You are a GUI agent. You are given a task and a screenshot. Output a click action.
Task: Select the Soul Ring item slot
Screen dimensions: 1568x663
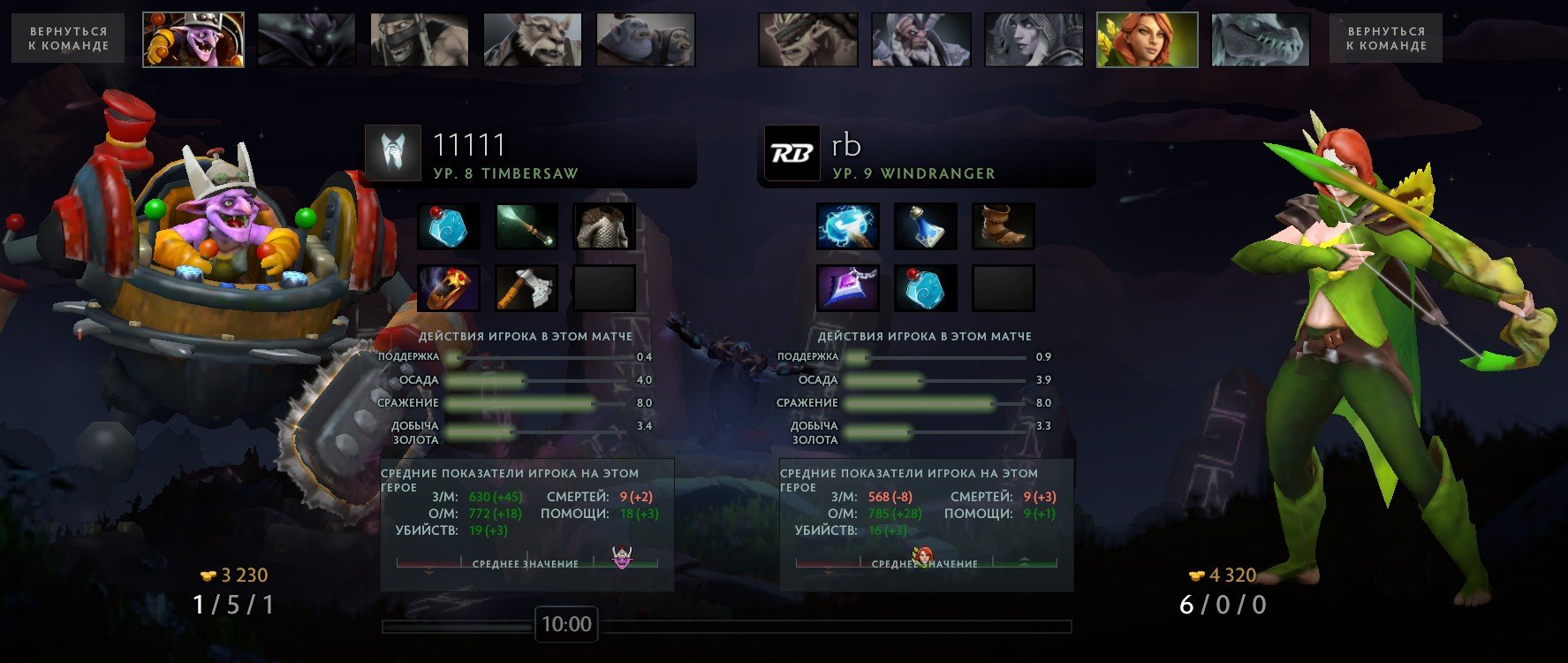pyautogui.click(x=449, y=288)
